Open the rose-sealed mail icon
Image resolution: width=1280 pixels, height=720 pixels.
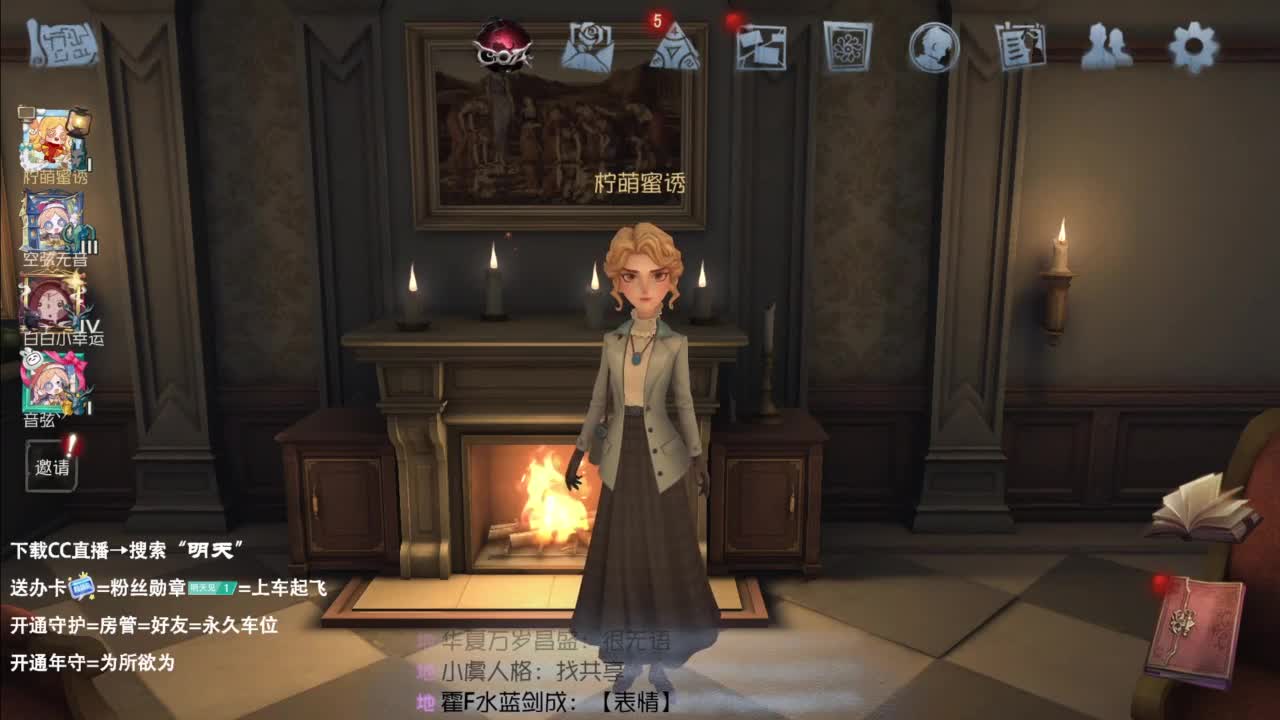[588, 48]
